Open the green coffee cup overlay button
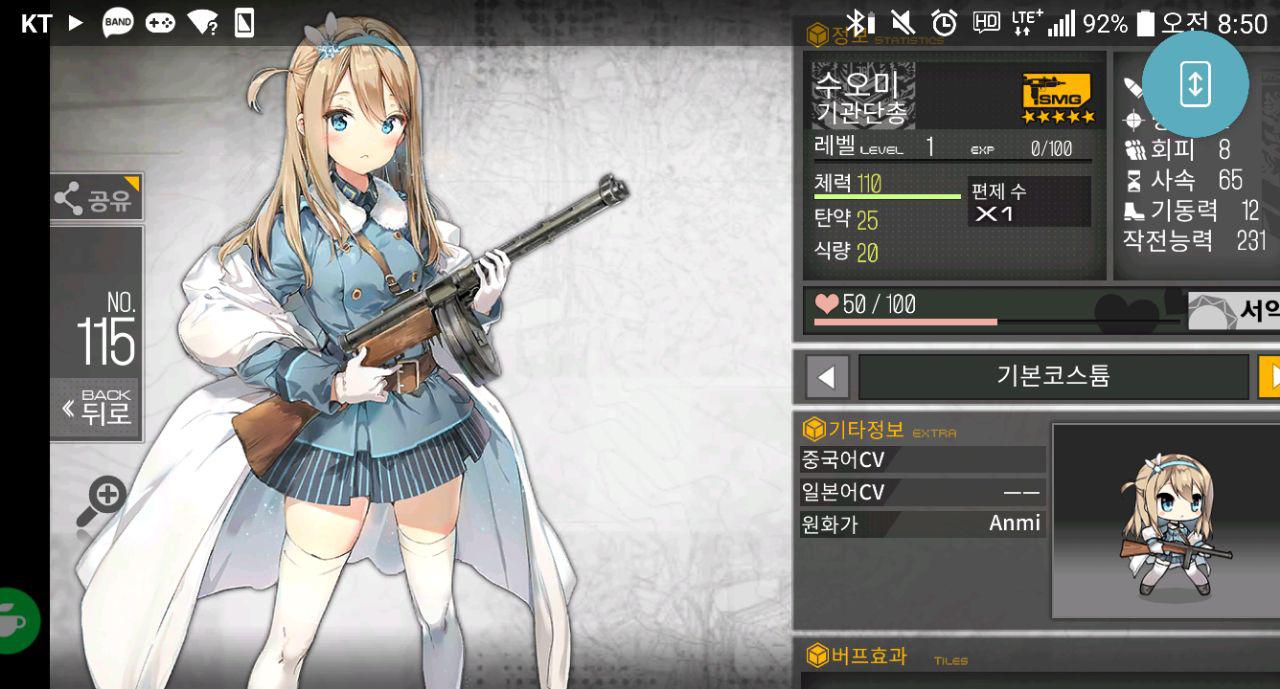Viewport: 1280px width, 689px height. (x=17, y=621)
